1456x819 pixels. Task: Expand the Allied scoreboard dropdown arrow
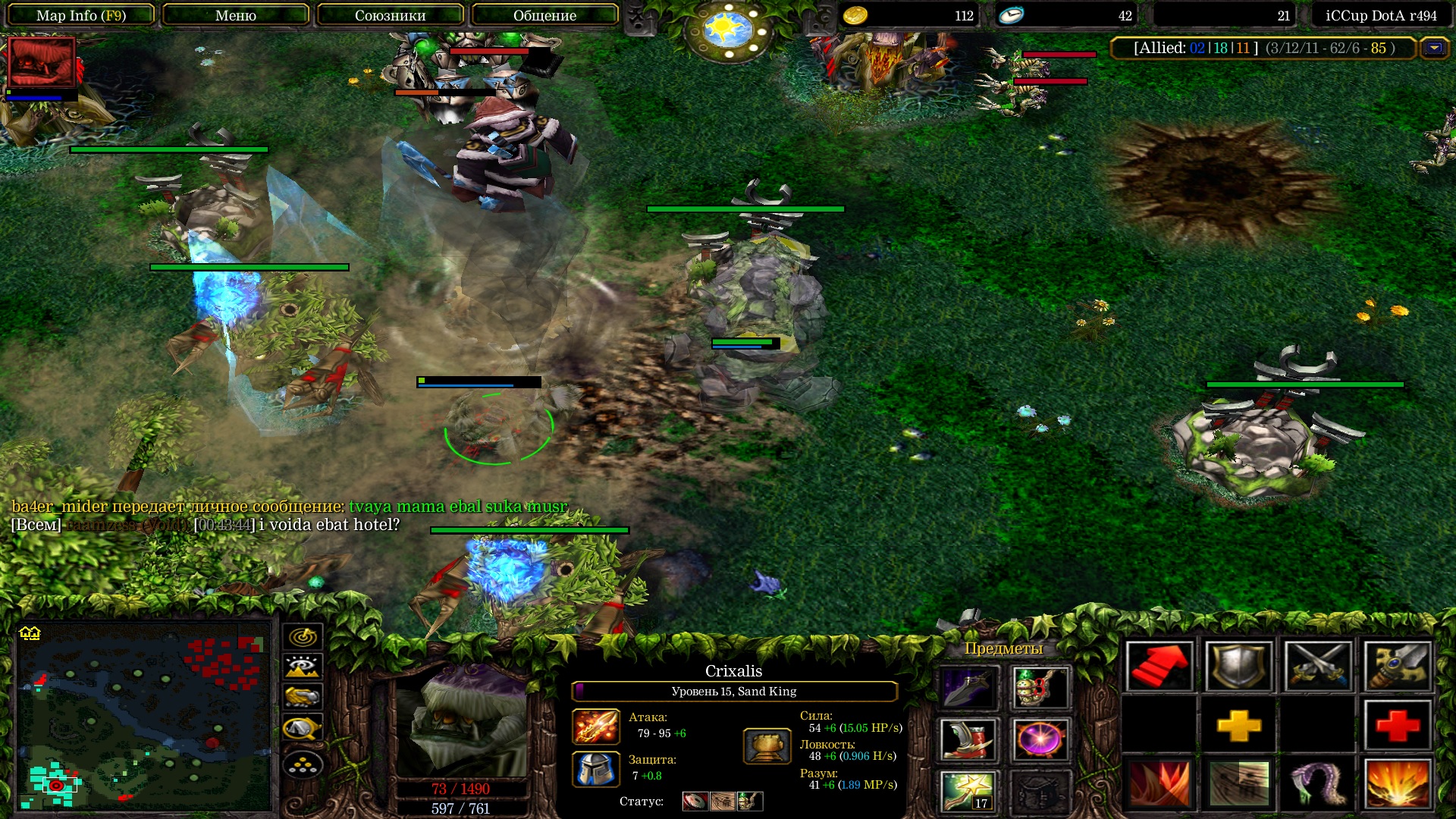click(x=1433, y=49)
